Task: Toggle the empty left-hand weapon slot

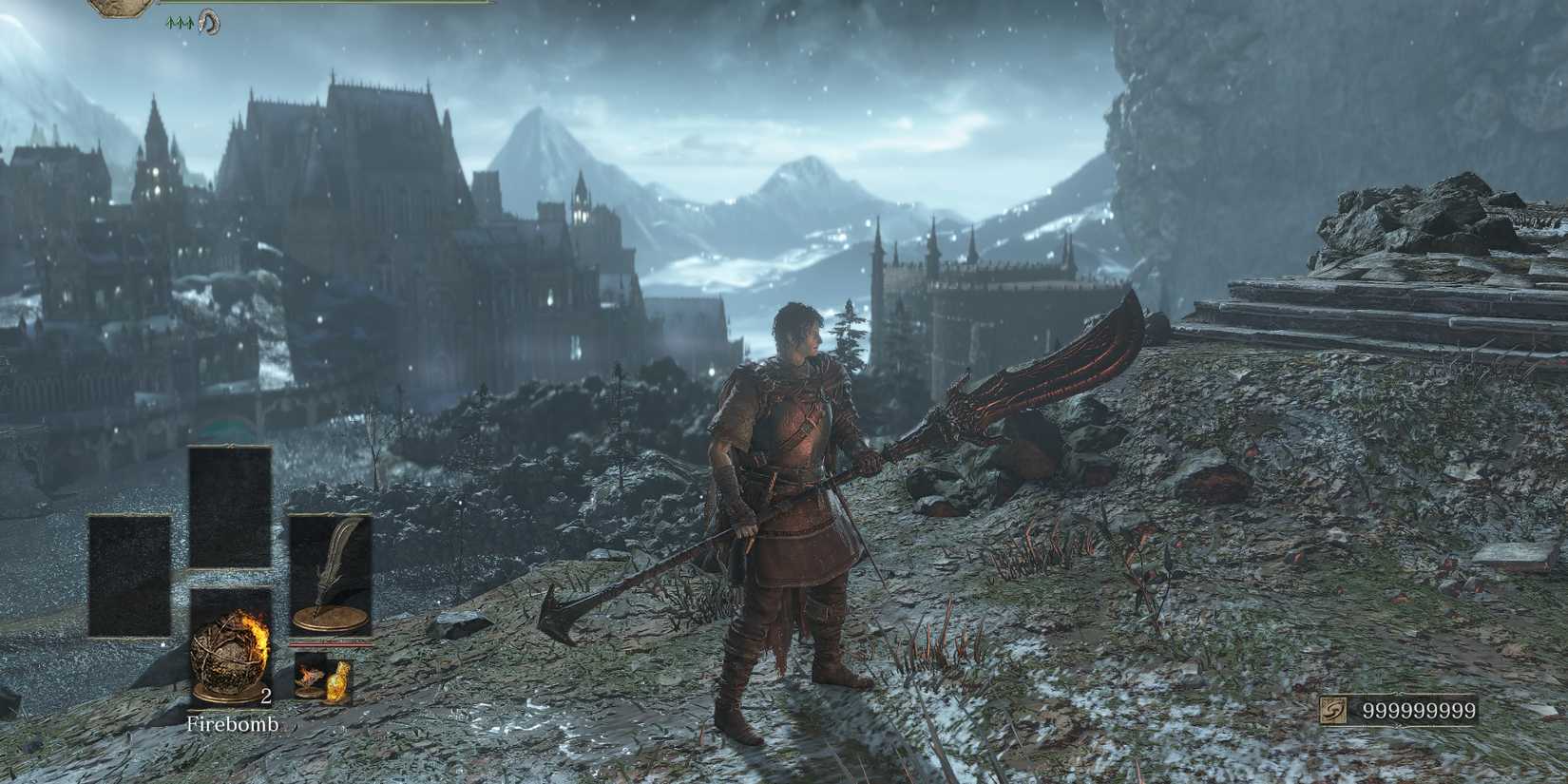Action: click(129, 575)
